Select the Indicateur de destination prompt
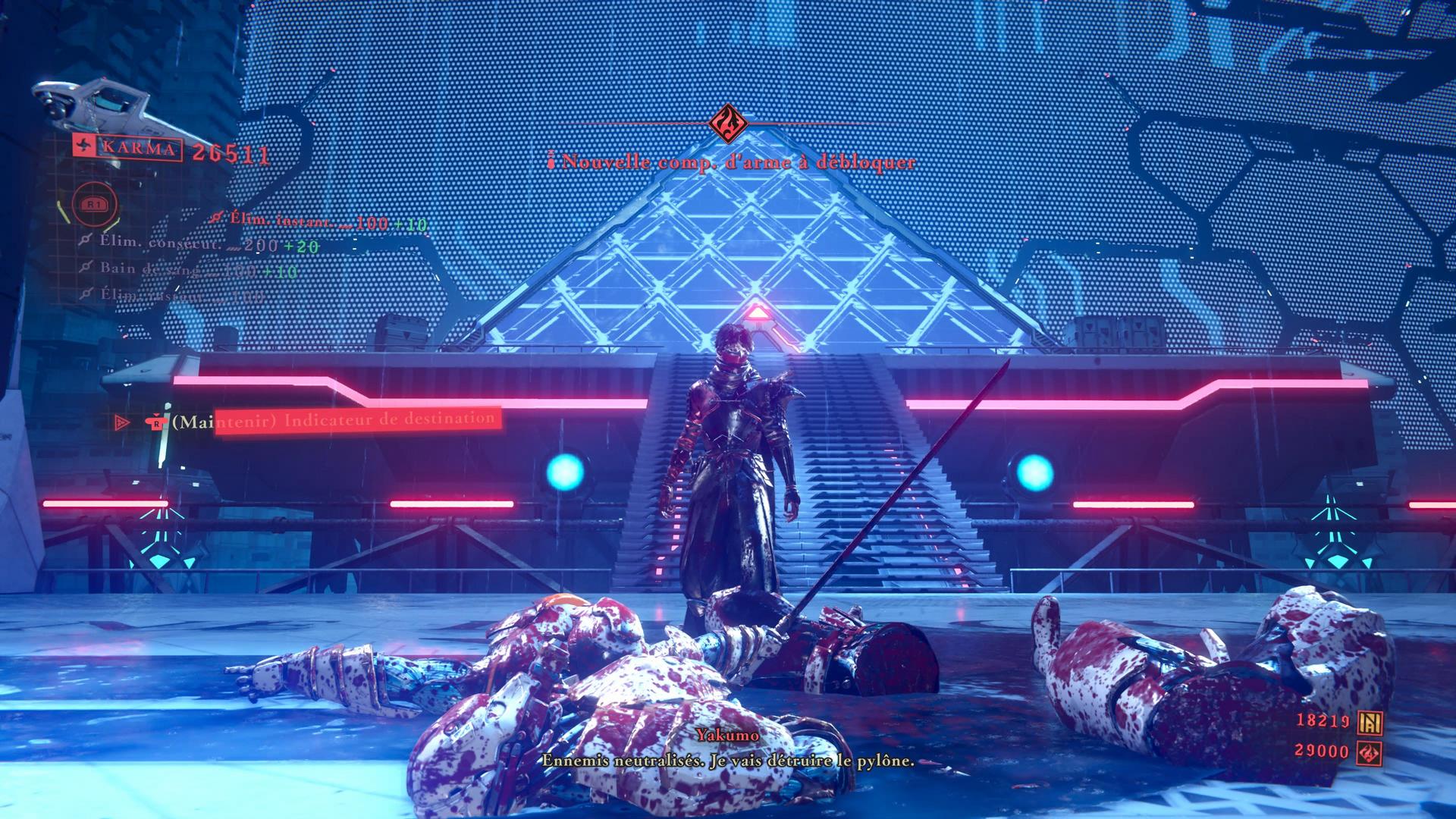The image size is (1456, 819). tap(334, 420)
